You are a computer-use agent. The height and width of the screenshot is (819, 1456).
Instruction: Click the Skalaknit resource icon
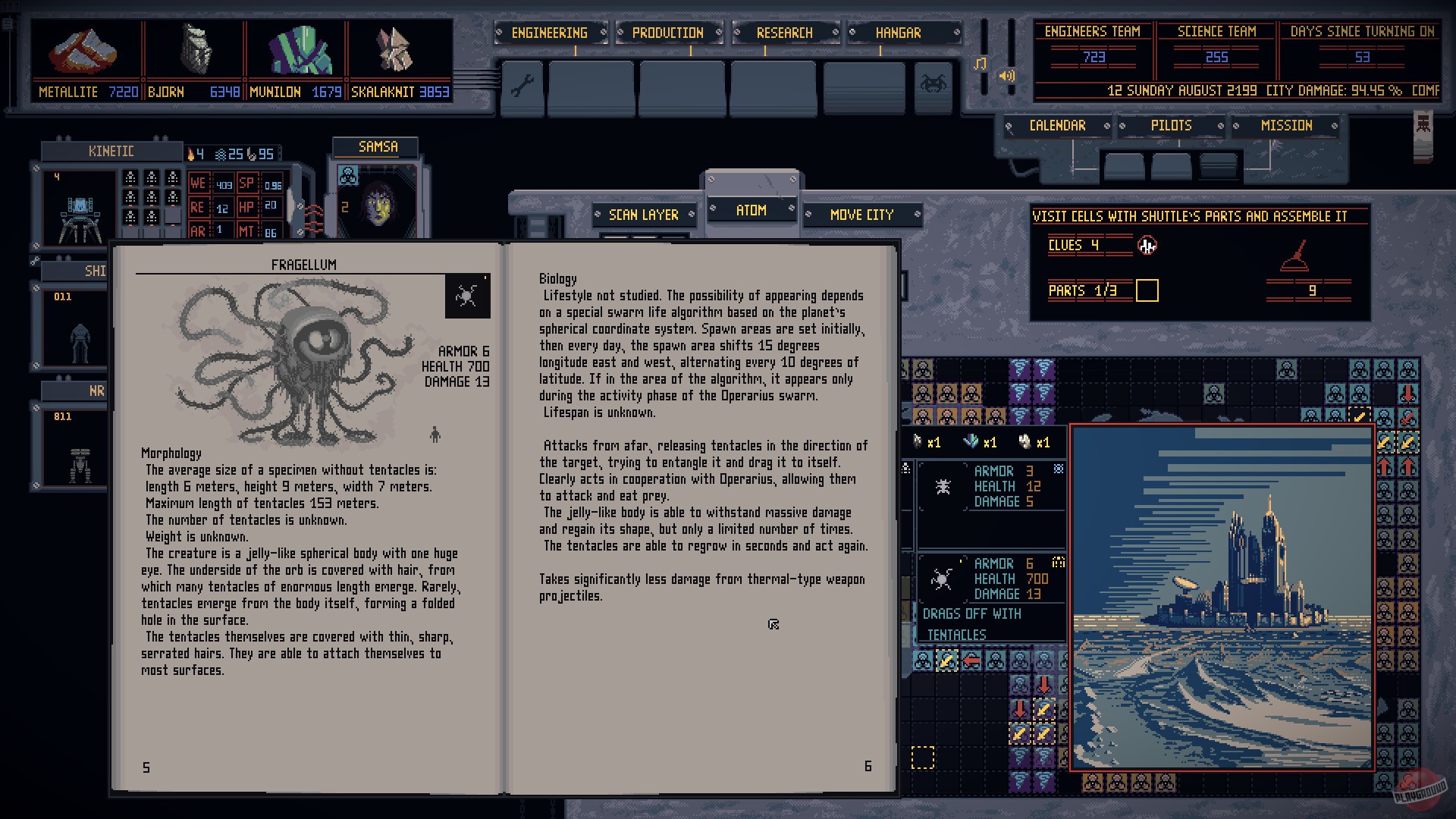tap(394, 49)
